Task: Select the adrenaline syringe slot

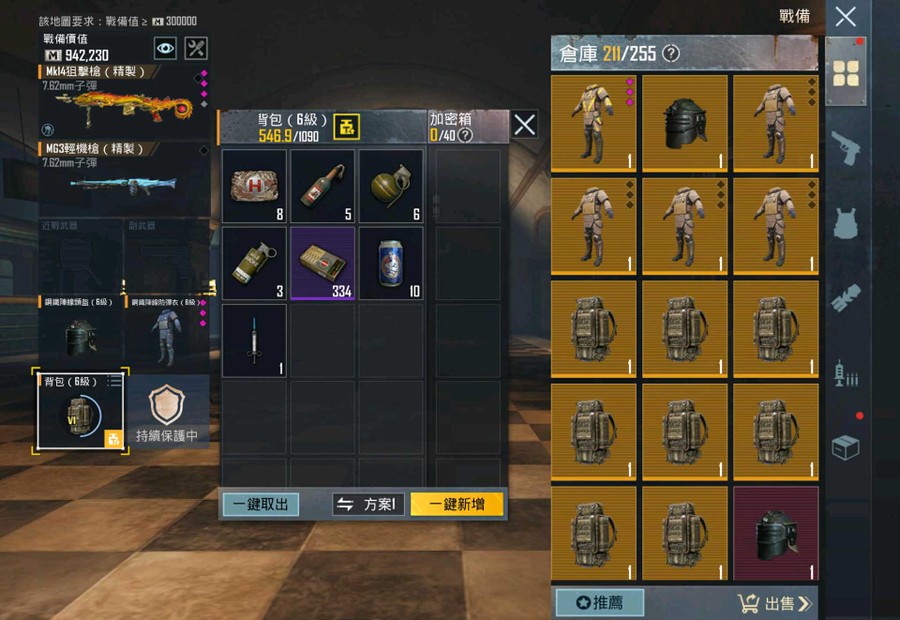Action: coord(254,340)
